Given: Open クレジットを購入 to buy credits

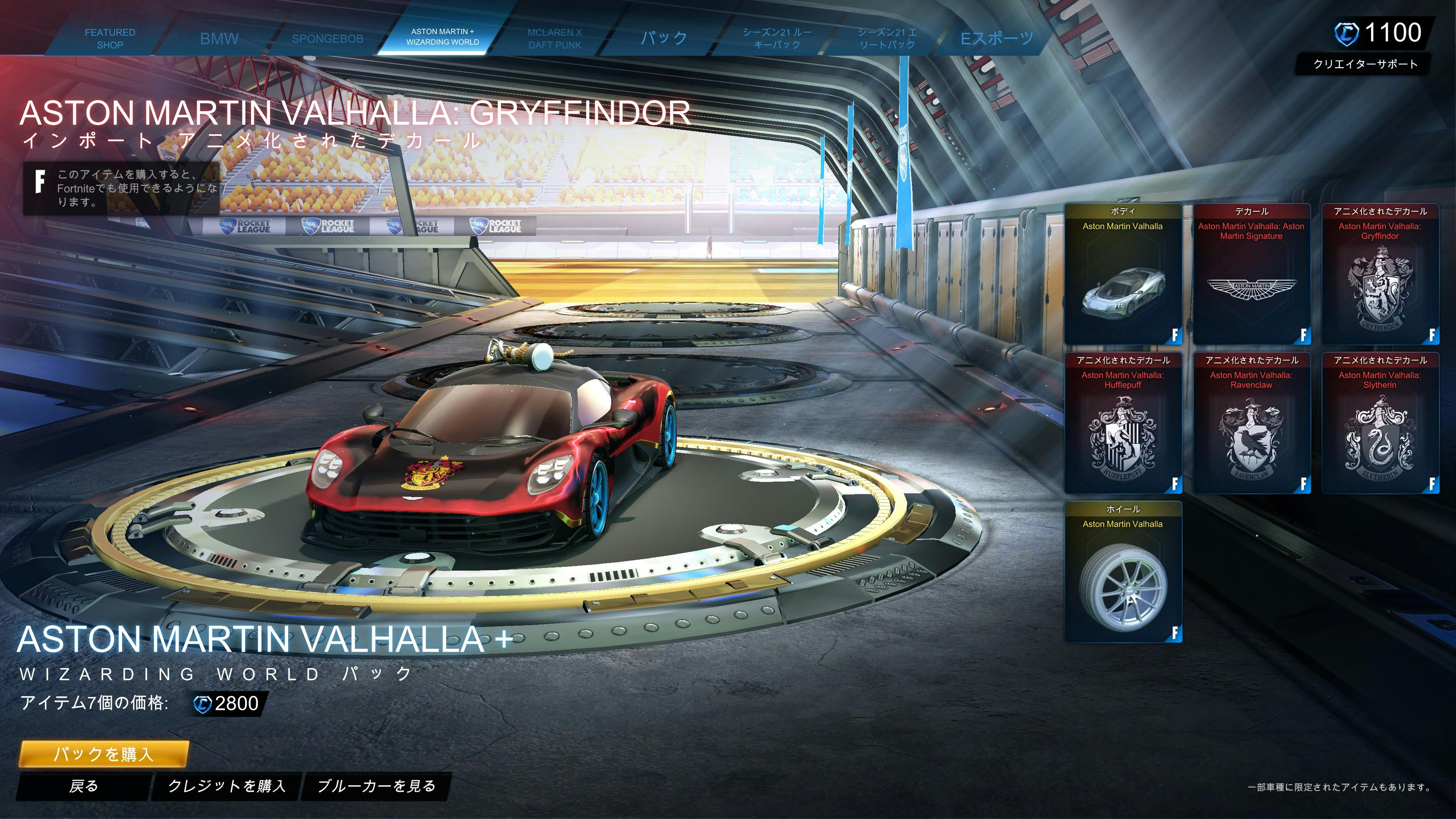Looking at the screenshot, I should tap(227, 786).
